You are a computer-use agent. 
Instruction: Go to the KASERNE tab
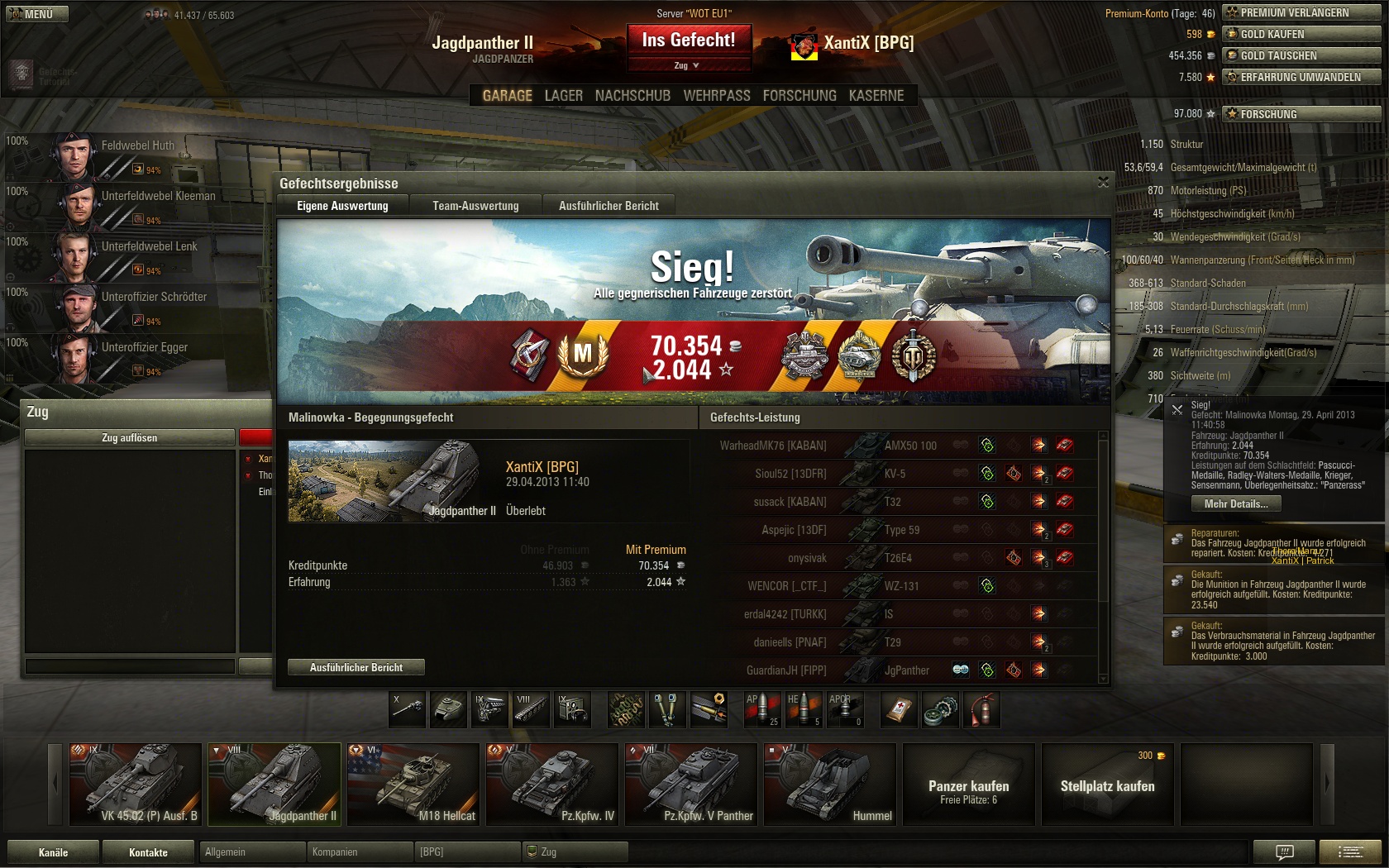(x=876, y=96)
